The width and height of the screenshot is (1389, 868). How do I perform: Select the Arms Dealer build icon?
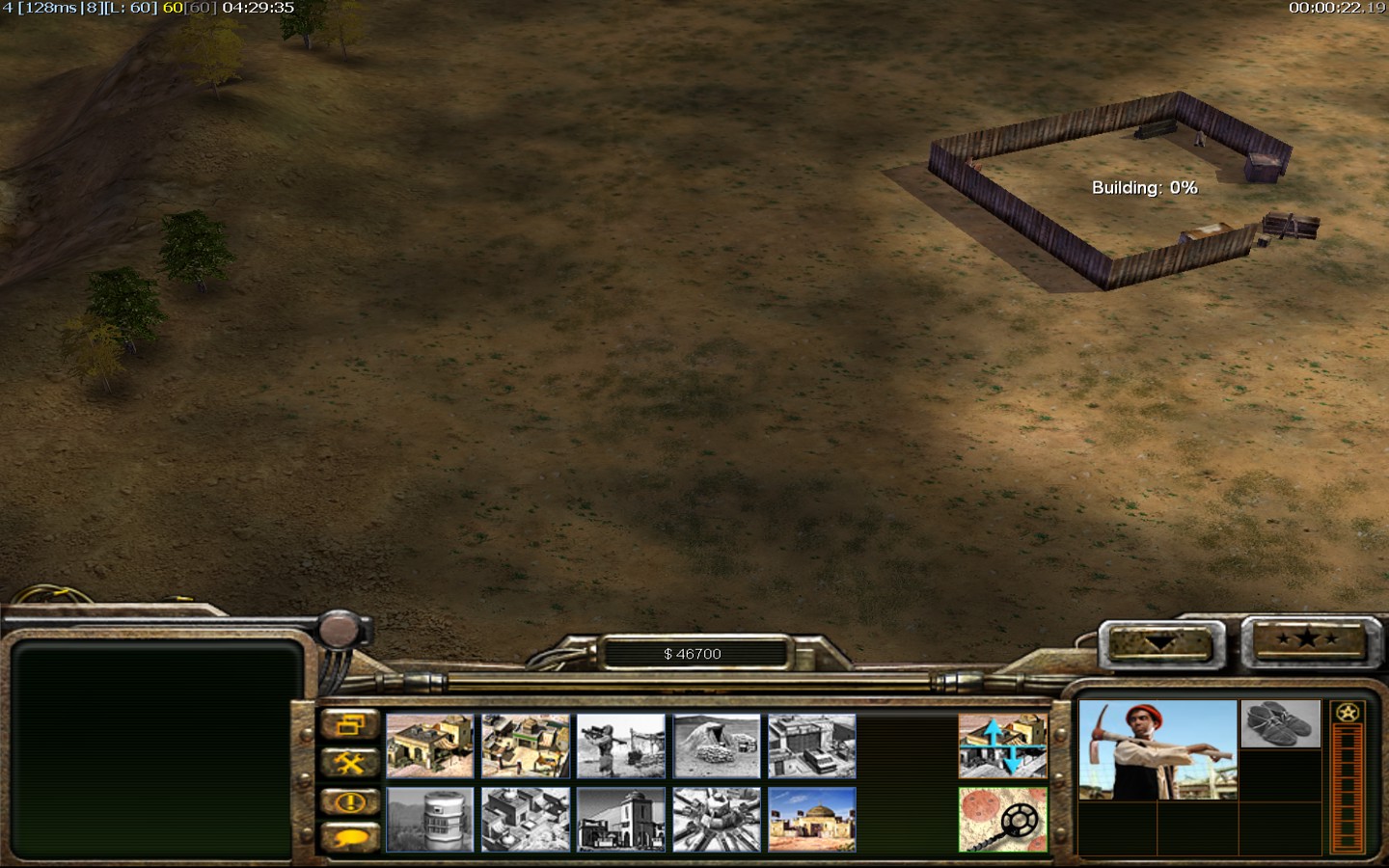pos(812,746)
